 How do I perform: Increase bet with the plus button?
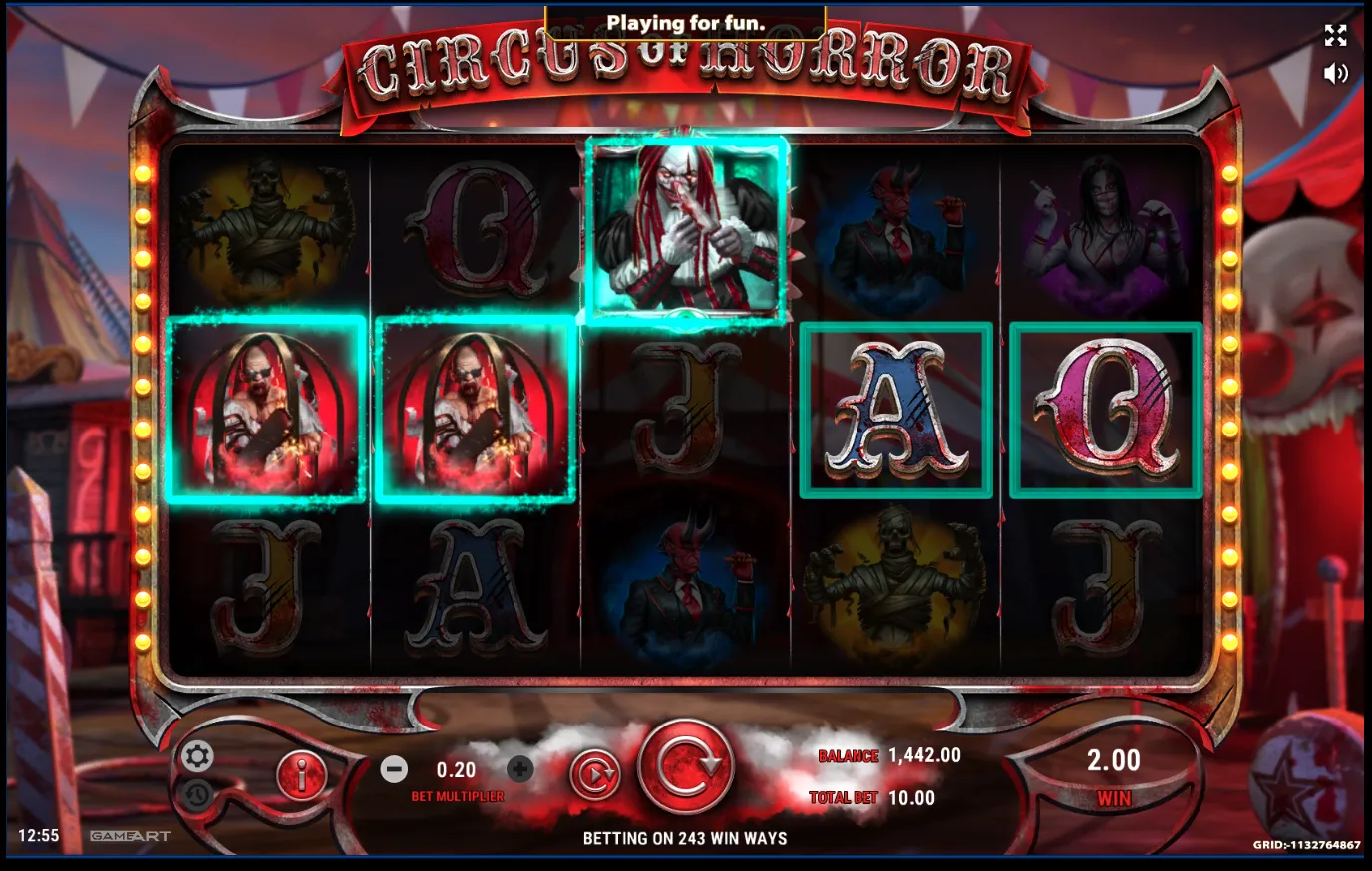pyautogui.click(x=519, y=768)
